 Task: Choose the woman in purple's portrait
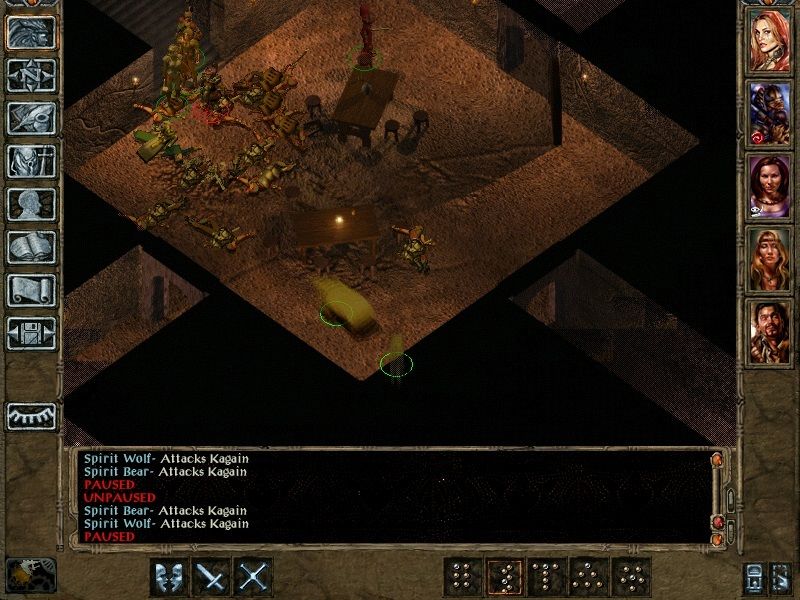pyautogui.click(x=770, y=186)
